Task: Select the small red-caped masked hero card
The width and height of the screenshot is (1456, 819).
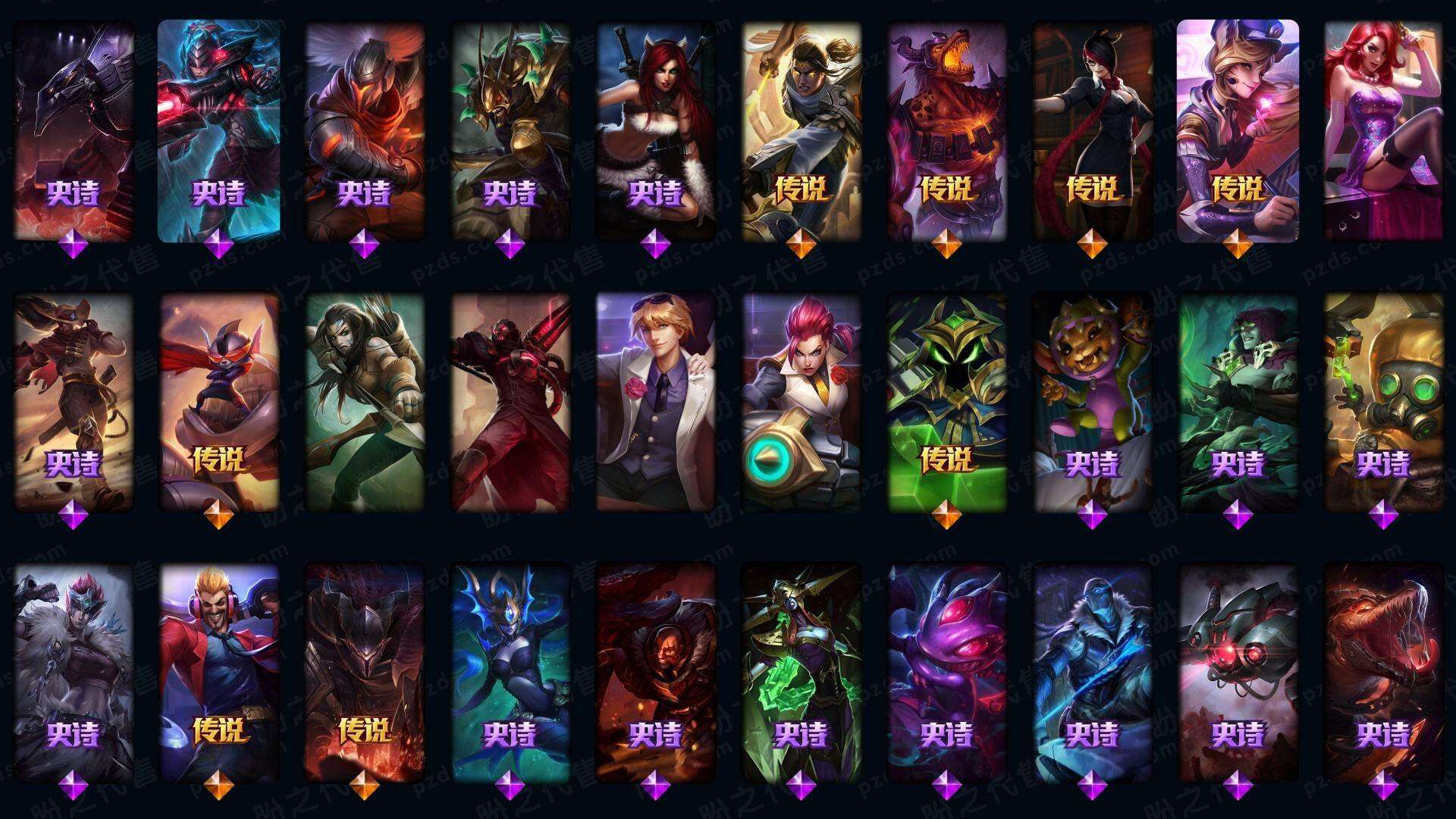Action: point(218,402)
